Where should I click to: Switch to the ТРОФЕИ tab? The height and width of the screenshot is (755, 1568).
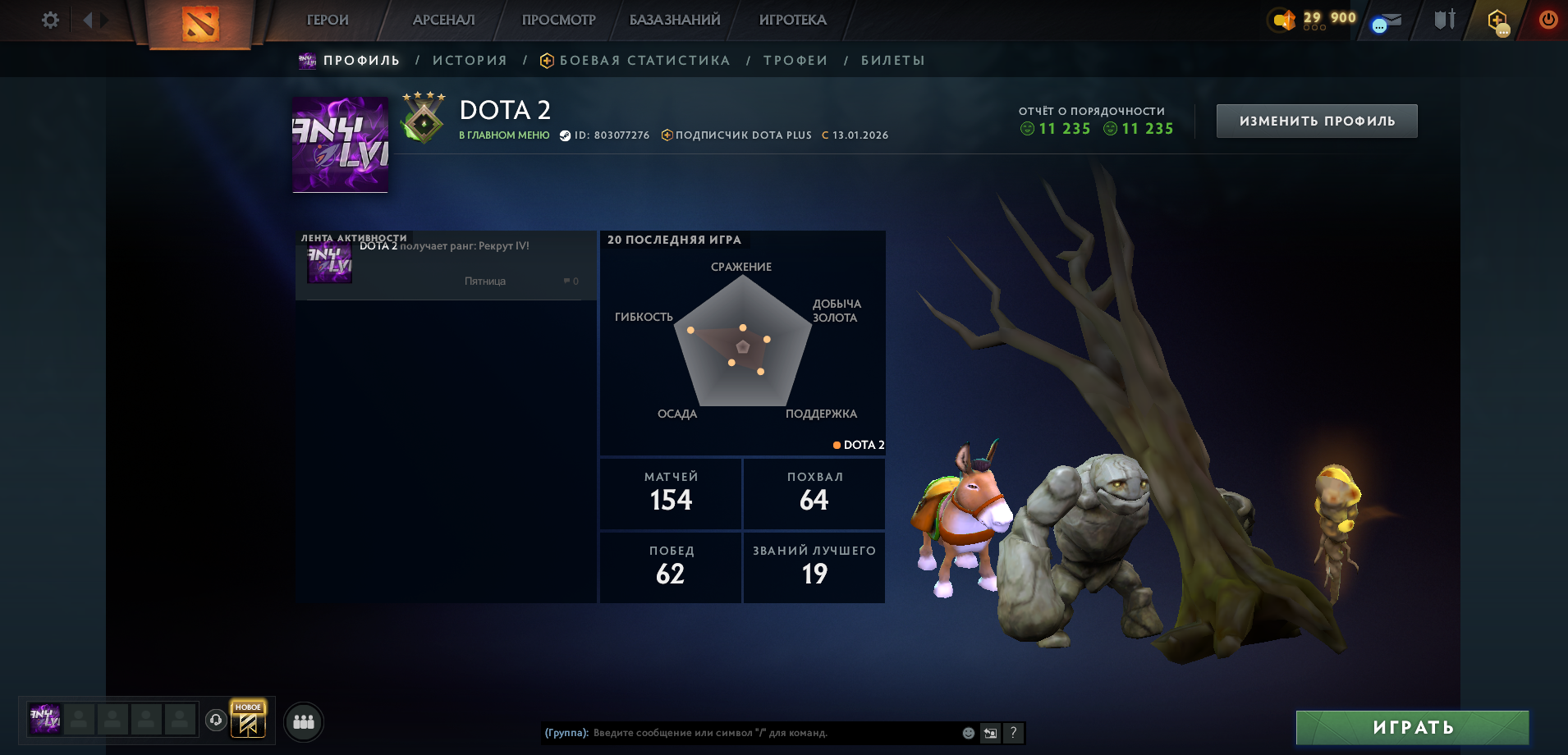coord(795,59)
